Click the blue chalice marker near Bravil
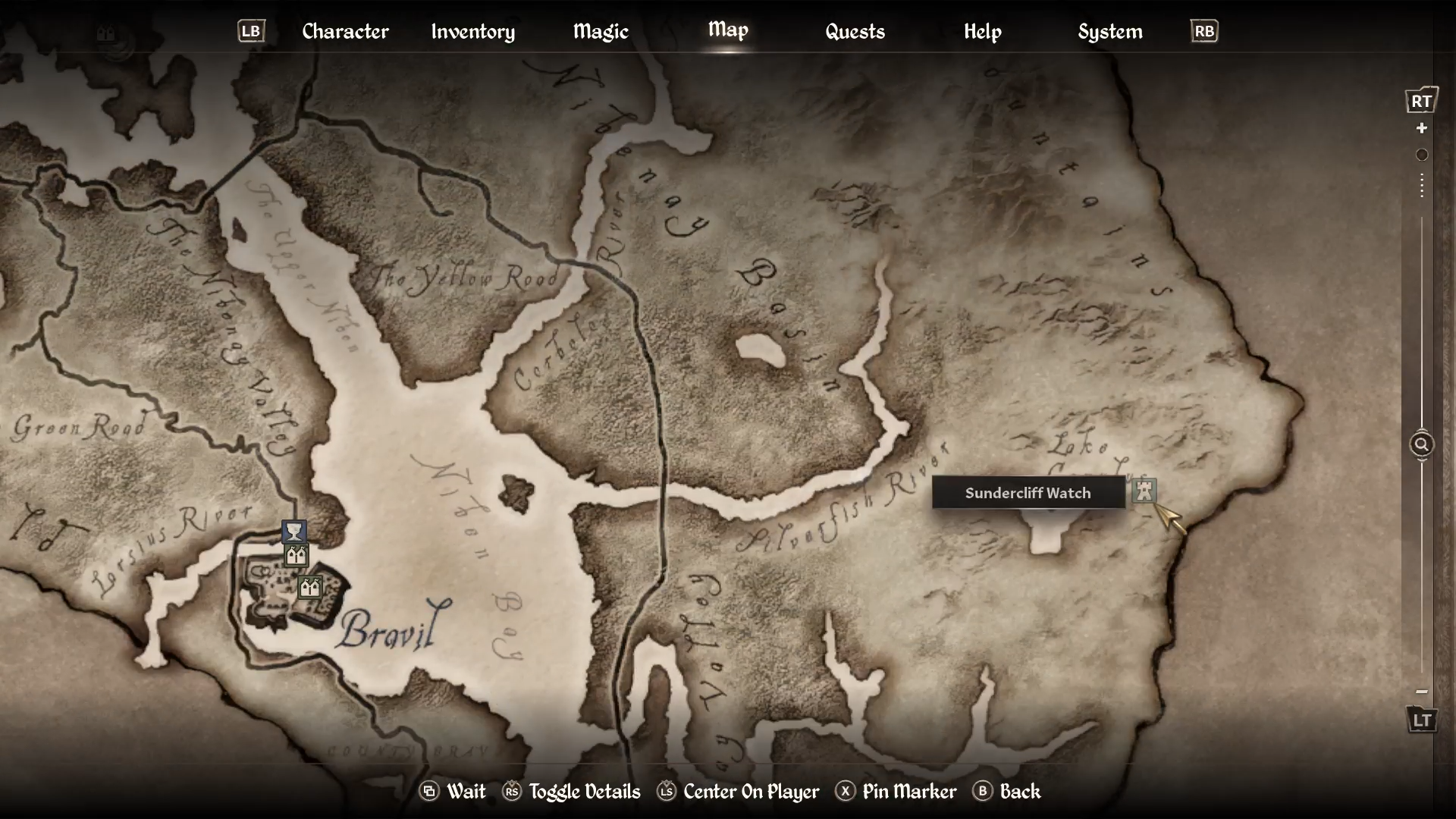1456x819 pixels. (x=293, y=530)
